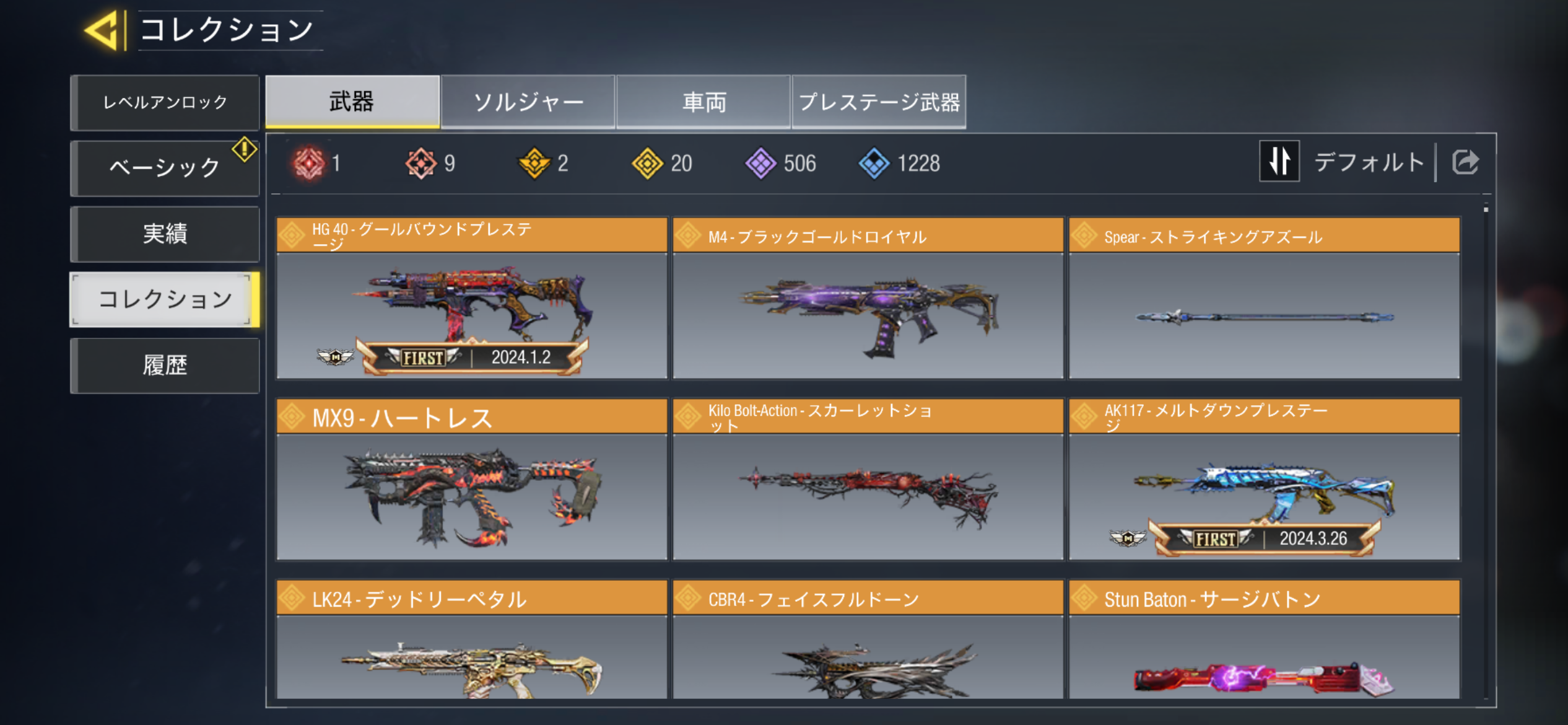Switch to the 車両 tab
The width and height of the screenshot is (1568, 725).
703,102
